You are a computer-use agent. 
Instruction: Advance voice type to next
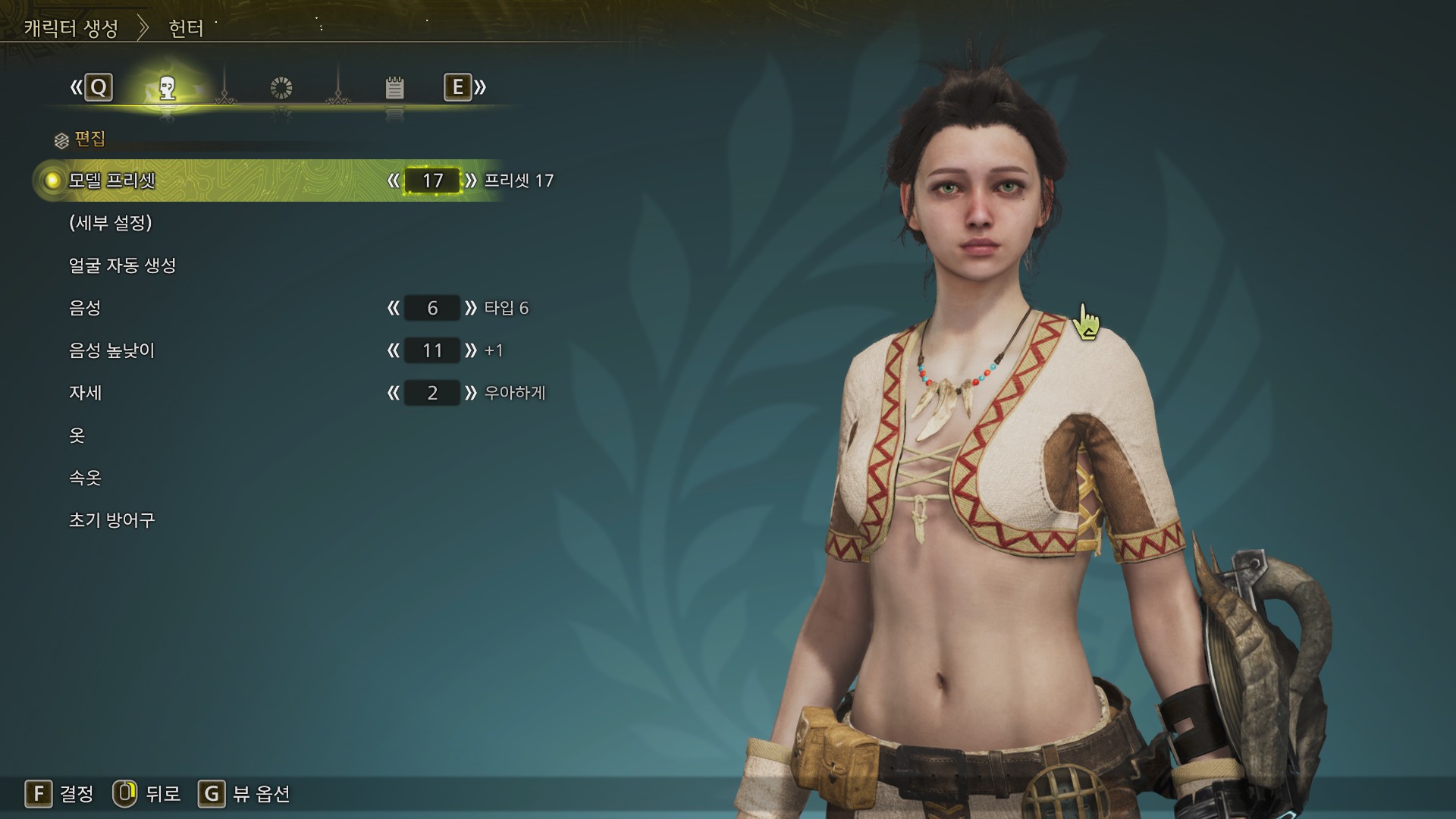[471, 308]
